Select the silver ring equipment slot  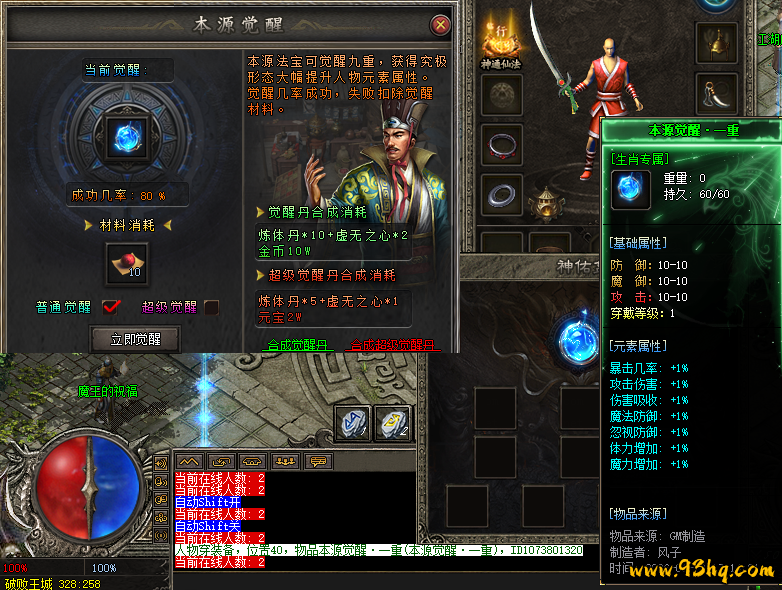tap(501, 194)
